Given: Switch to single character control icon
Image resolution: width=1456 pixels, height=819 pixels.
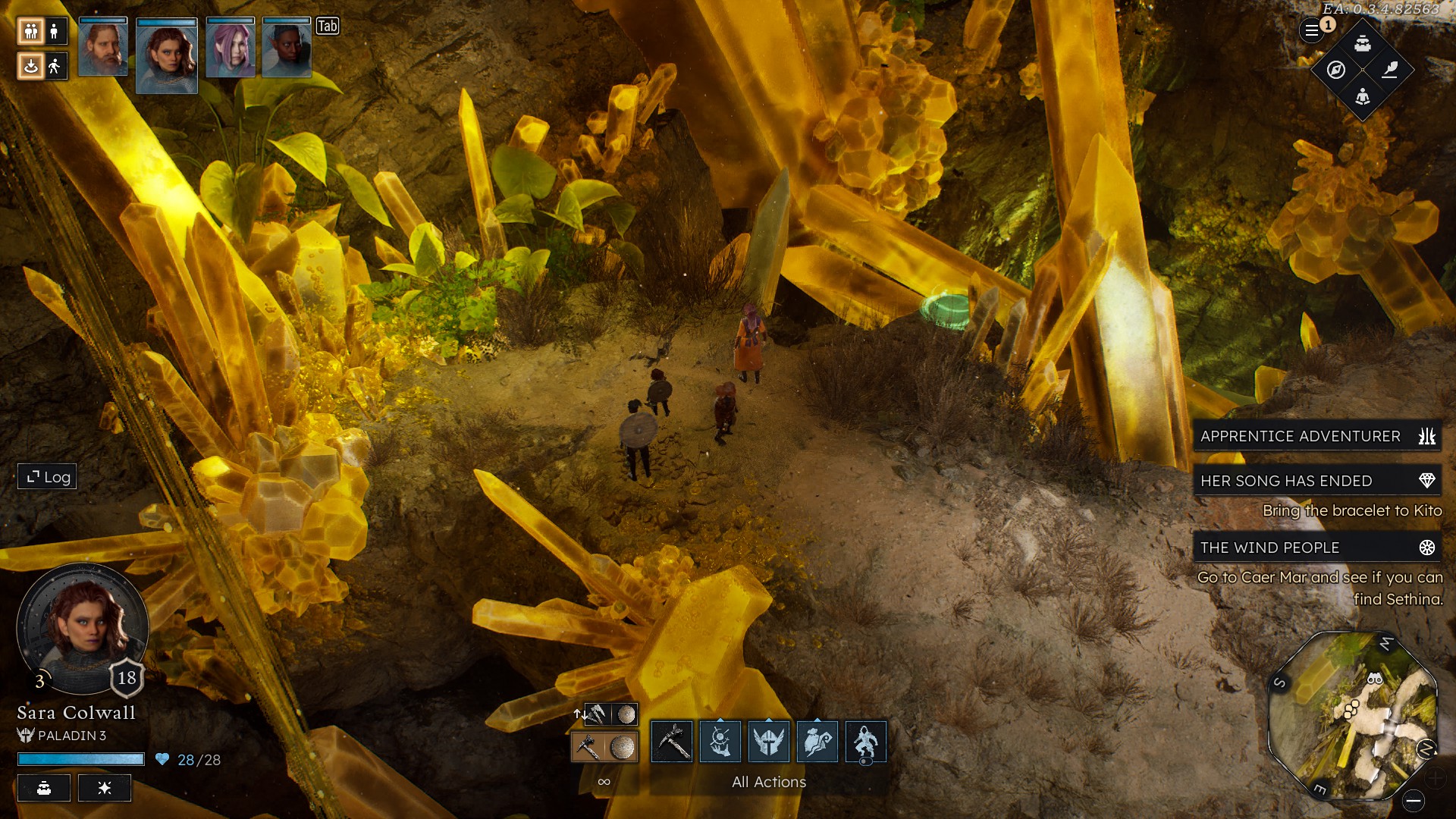Looking at the screenshot, I should pos(54,31).
